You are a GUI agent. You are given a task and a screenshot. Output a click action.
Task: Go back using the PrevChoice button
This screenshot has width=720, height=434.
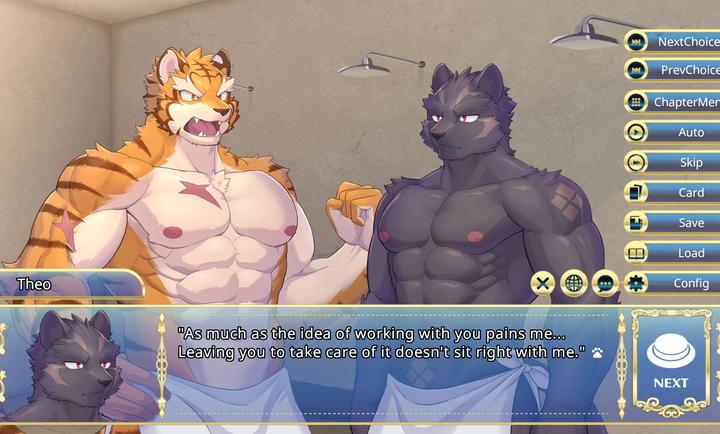tap(673, 71)
